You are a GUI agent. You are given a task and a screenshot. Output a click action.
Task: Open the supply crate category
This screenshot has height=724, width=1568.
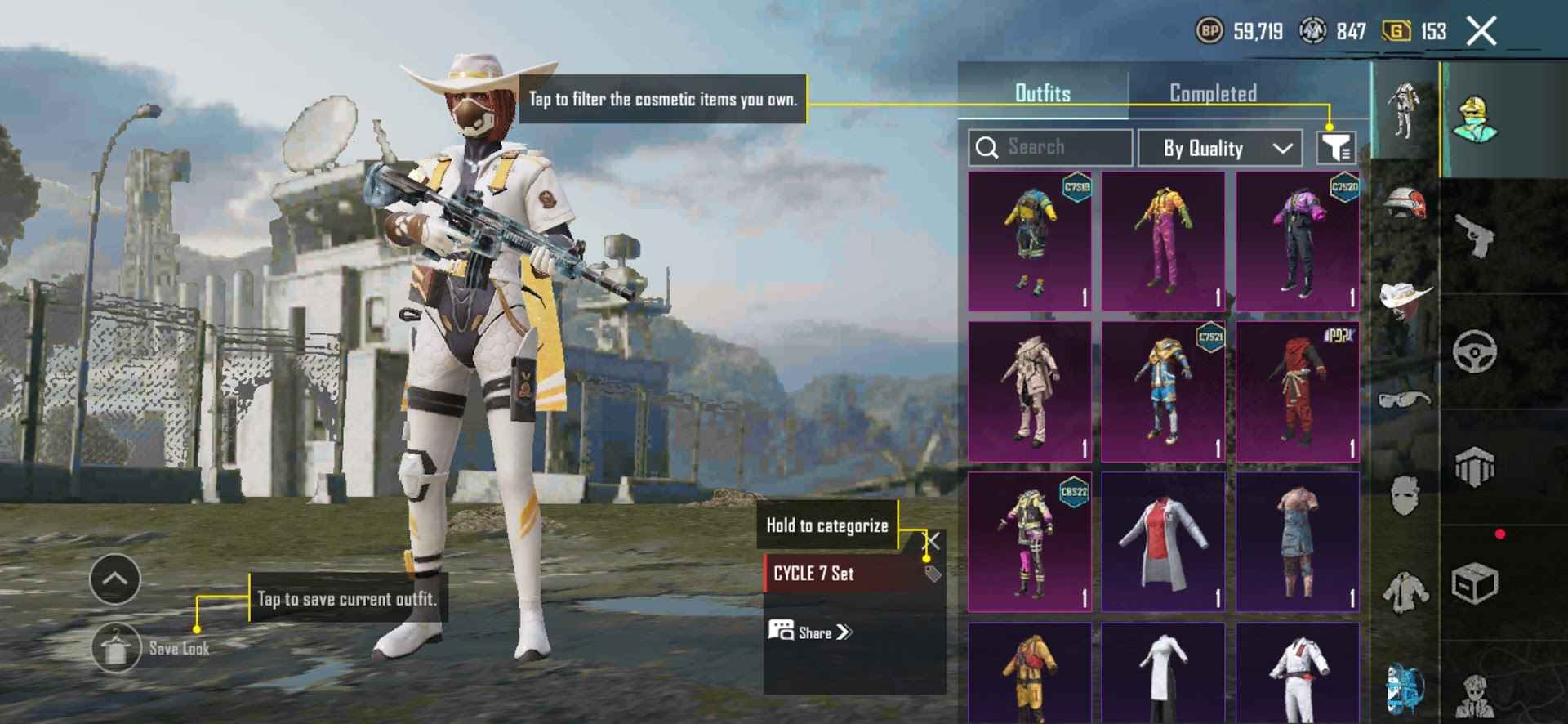coord(1475,583)
